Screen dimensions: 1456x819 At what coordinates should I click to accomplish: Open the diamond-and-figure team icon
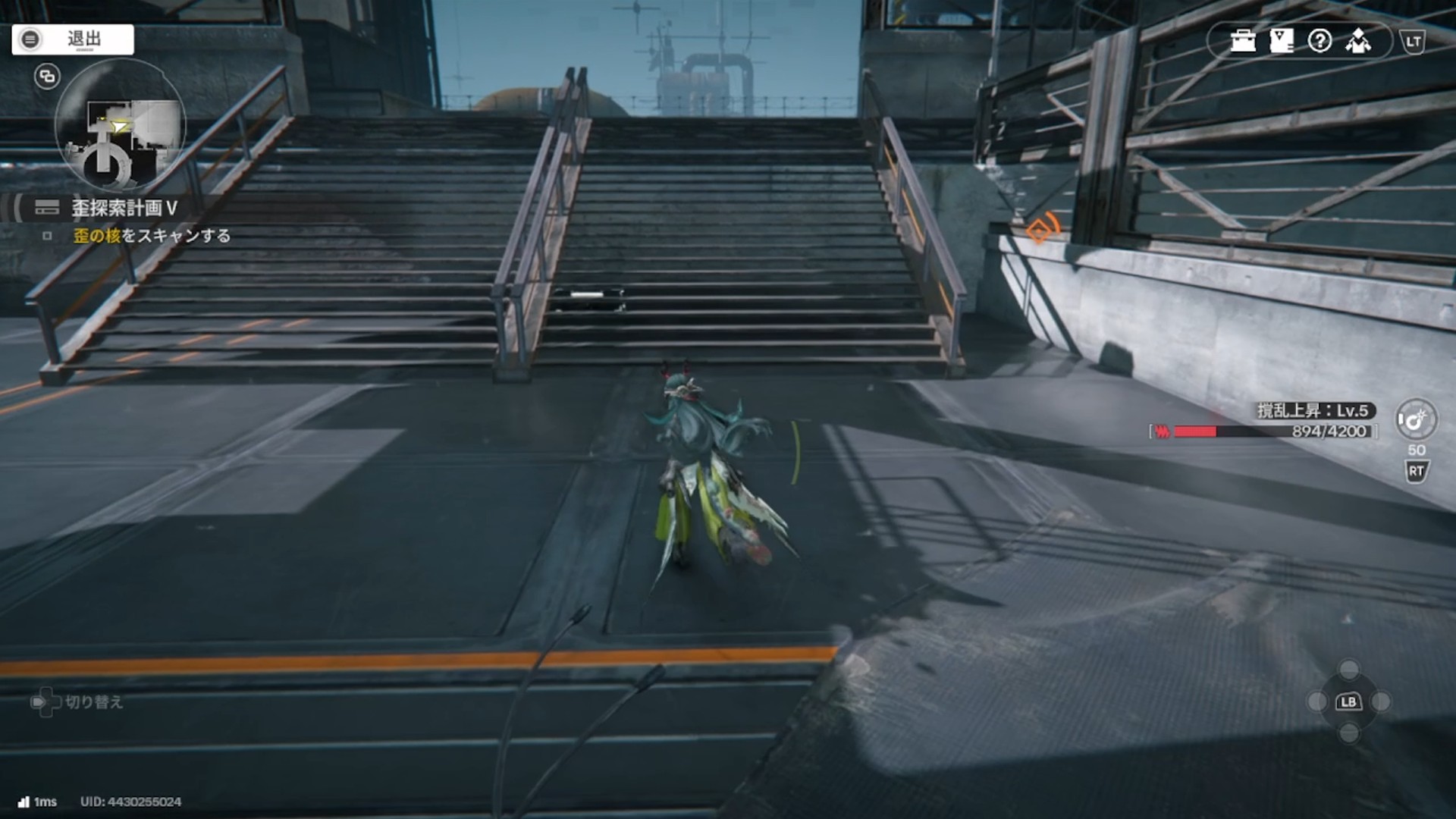pos(1358,41)
